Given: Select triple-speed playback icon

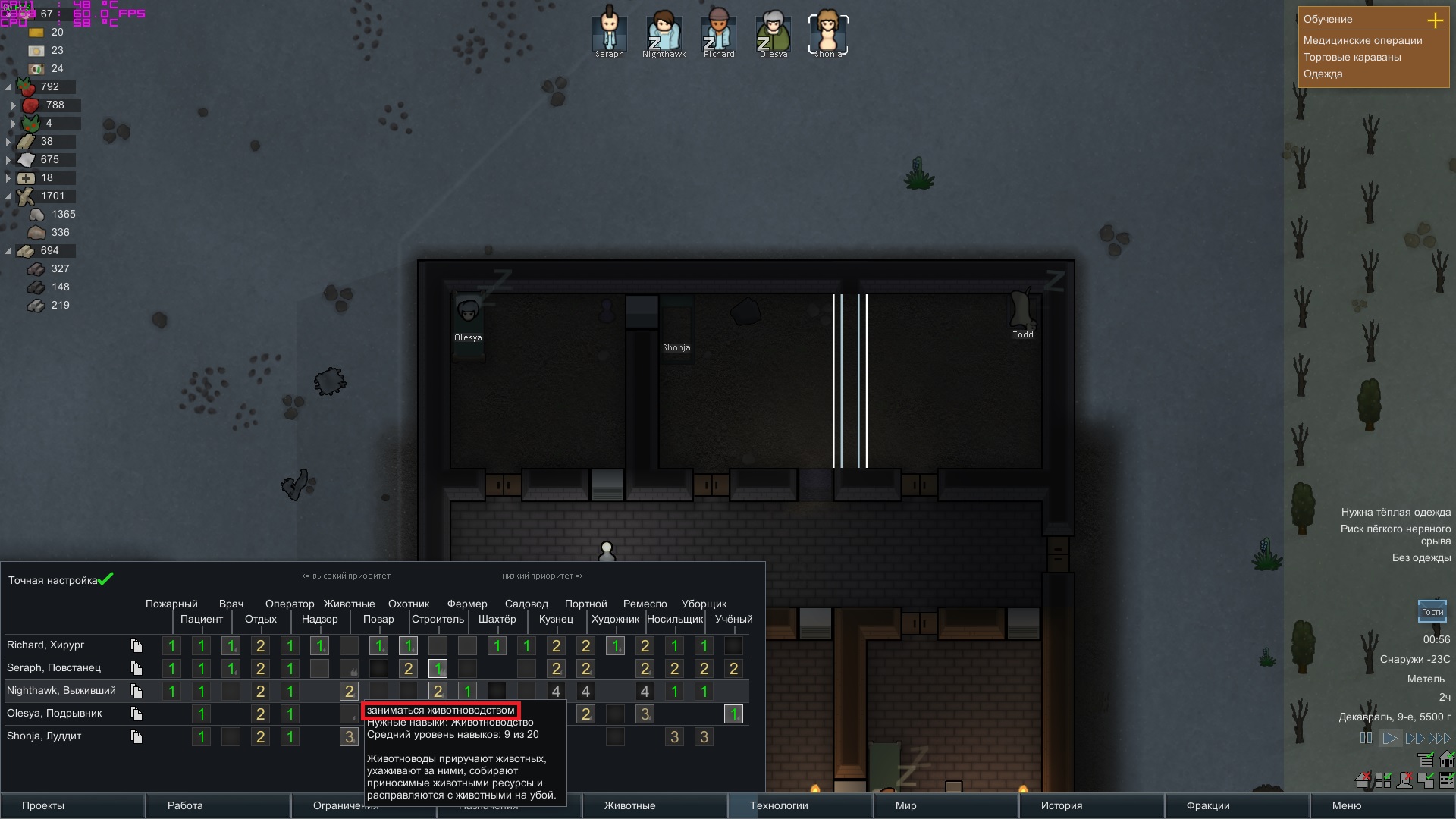Looking at the screenshot, I should 1439,737.
